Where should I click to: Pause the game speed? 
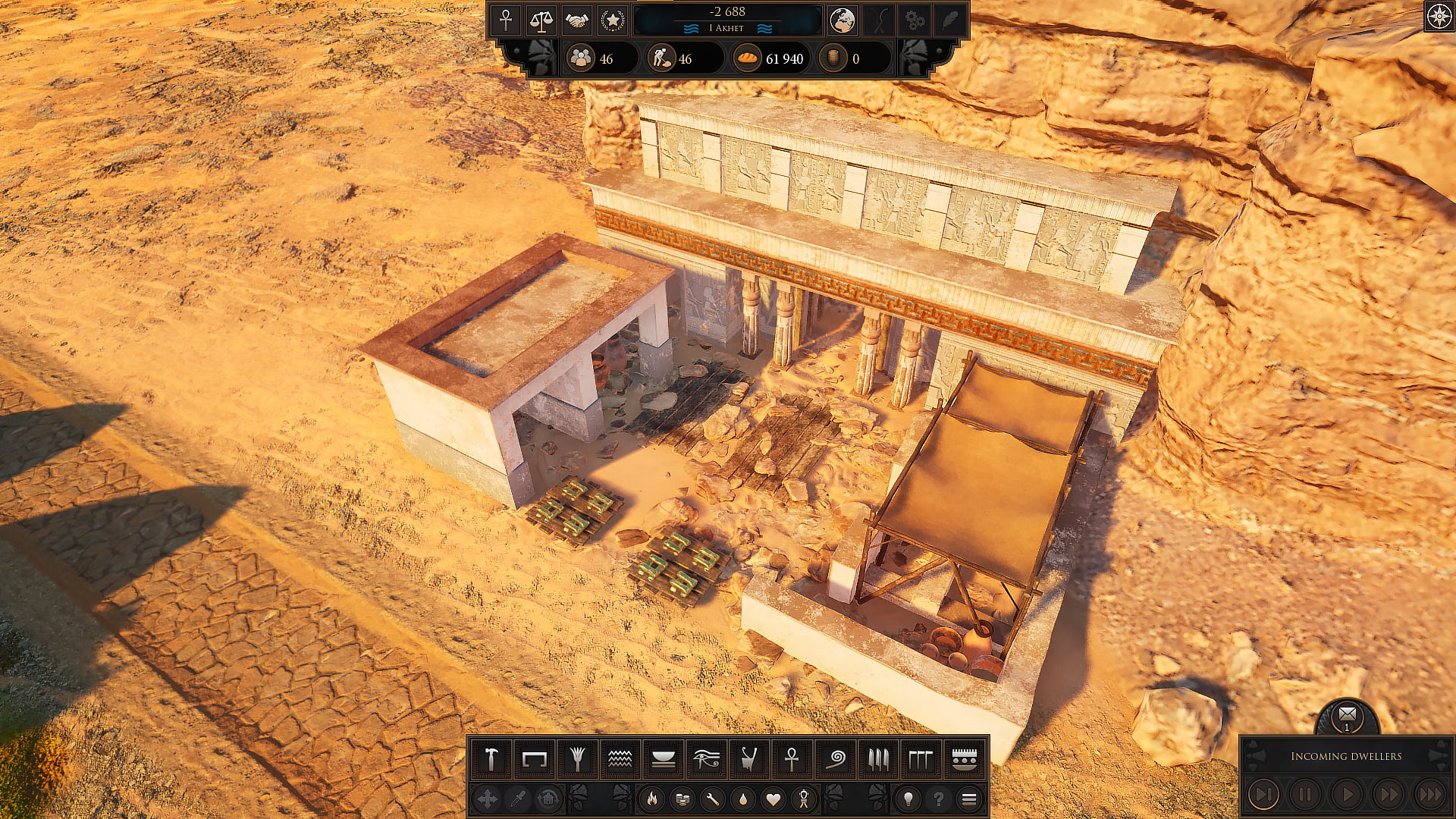point(1304,794)
